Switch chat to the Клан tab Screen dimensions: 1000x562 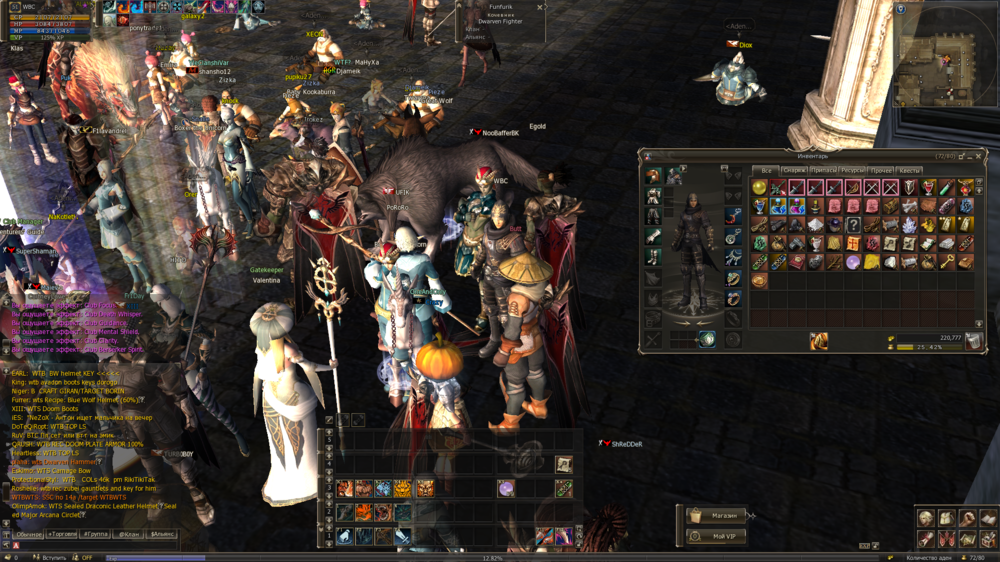129,534
